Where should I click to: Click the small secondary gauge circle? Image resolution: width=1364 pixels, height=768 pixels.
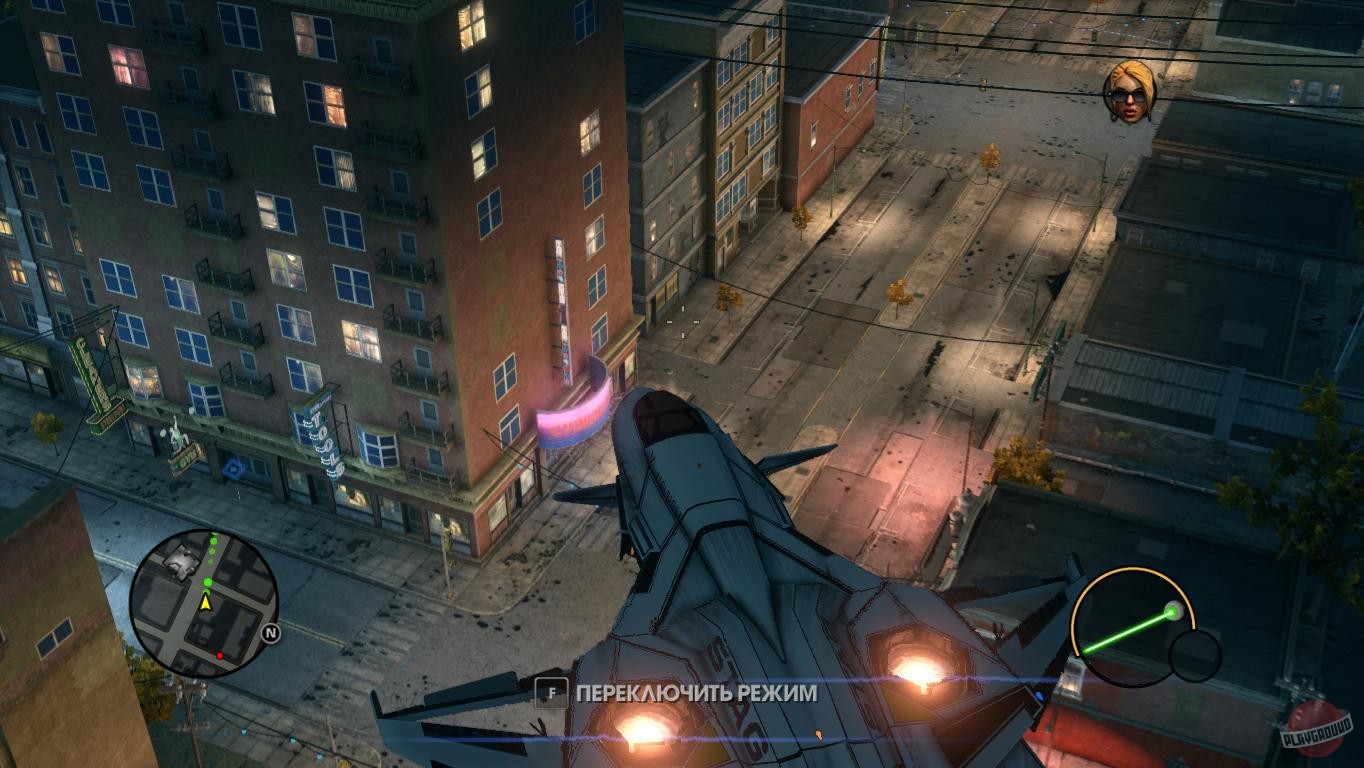(1194, 655)
